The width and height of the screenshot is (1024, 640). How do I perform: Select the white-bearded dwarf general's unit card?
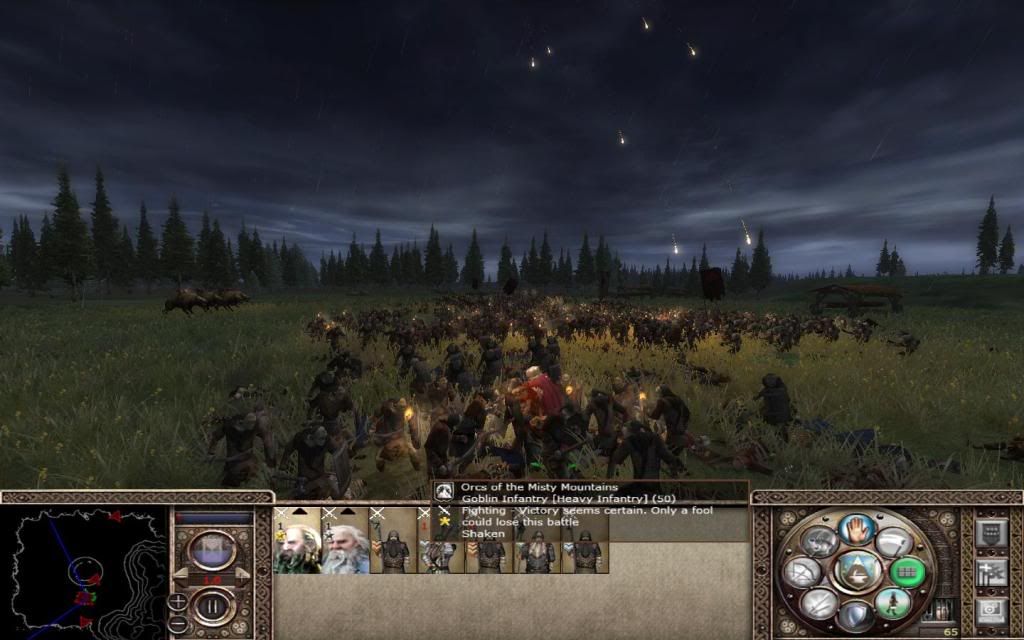[344, 545]
